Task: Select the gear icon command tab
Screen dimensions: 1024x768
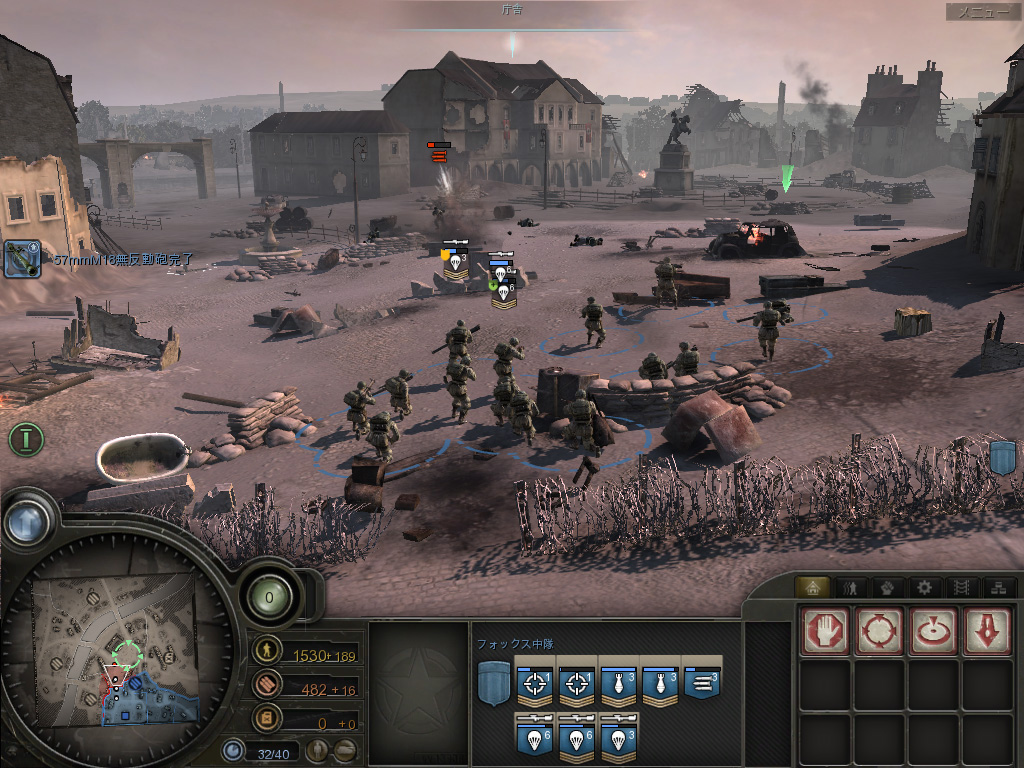Action: (924, 587)
